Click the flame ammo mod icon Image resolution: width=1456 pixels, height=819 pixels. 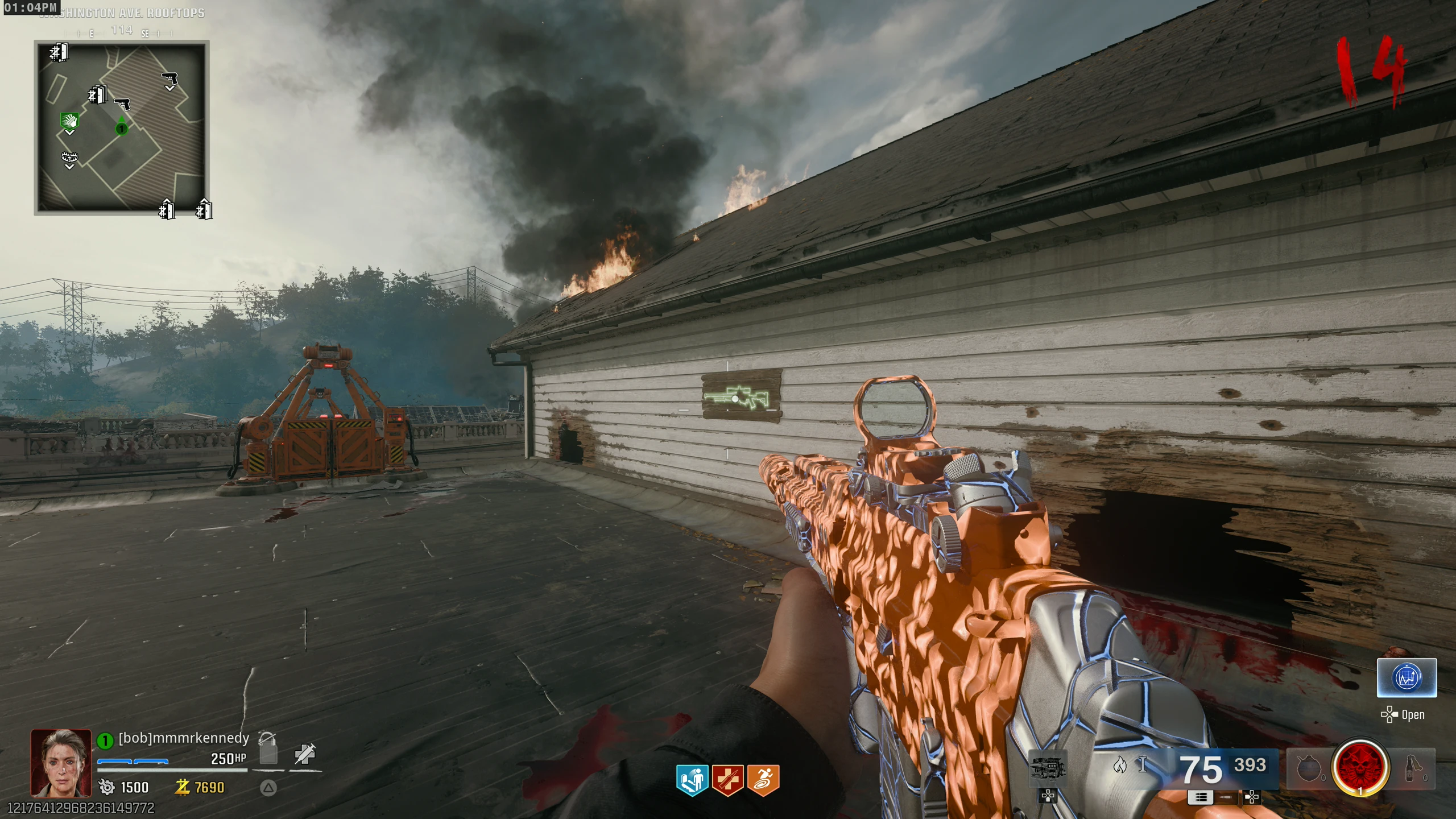1119,765
